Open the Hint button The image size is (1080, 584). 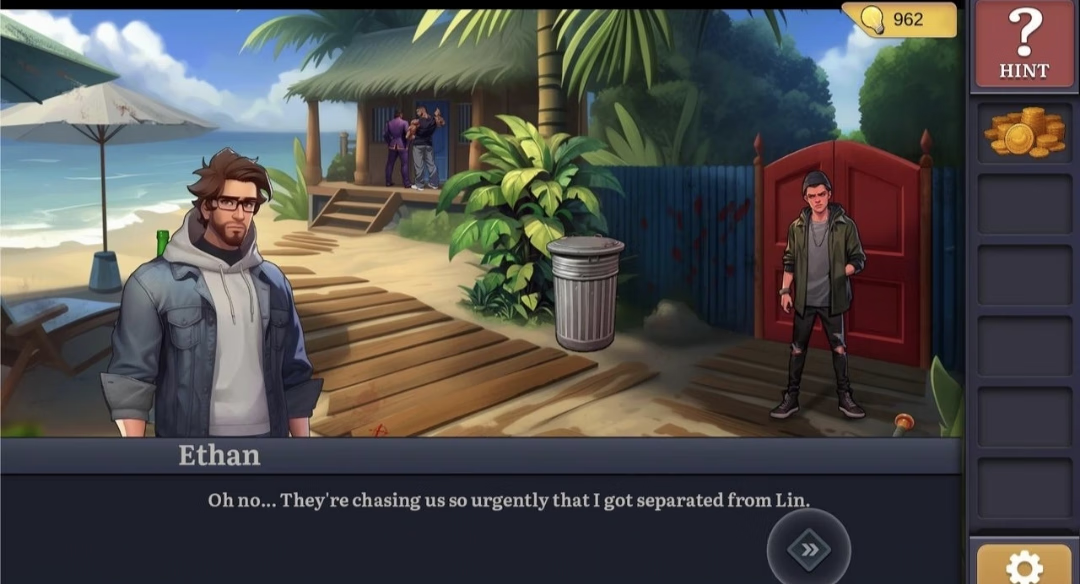[x=1023, y=44]
